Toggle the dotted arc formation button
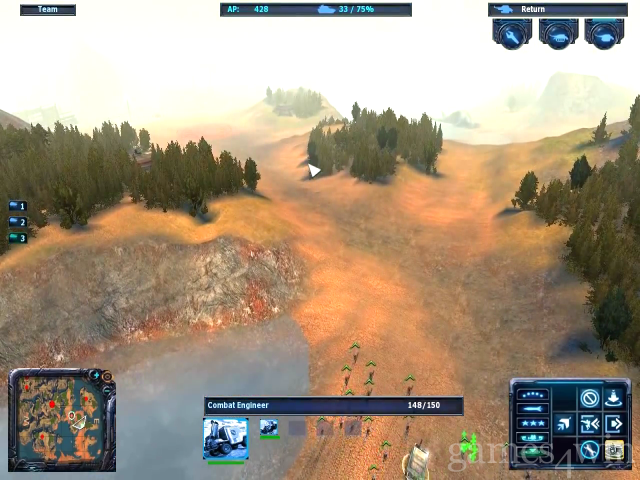 pos(534,394)
